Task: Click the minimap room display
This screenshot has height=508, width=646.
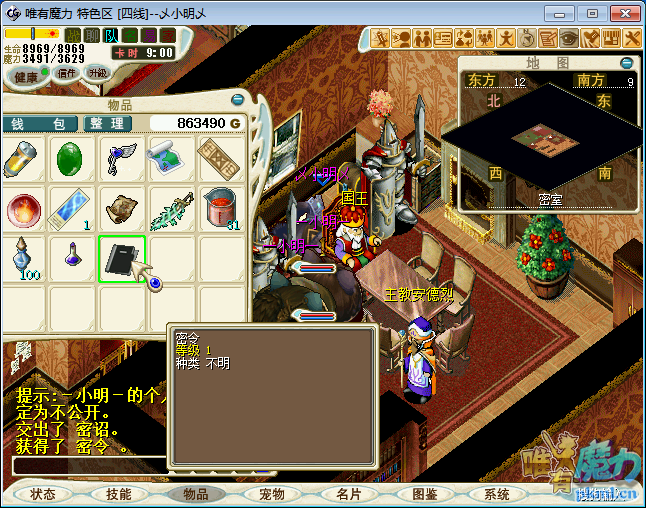Action: click(540, 142)
